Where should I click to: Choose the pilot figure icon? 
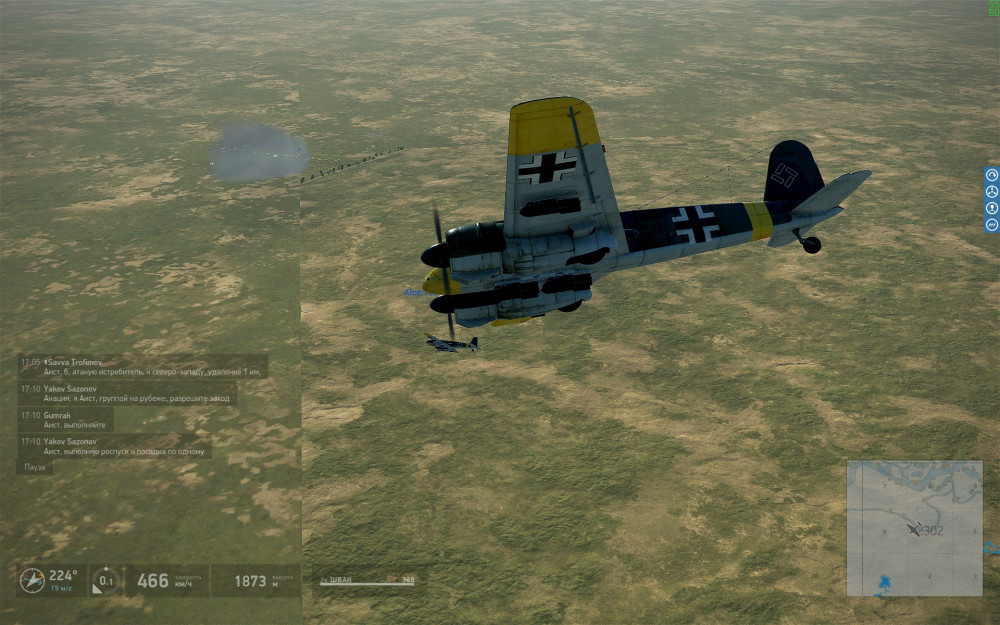tap(991, 208)
